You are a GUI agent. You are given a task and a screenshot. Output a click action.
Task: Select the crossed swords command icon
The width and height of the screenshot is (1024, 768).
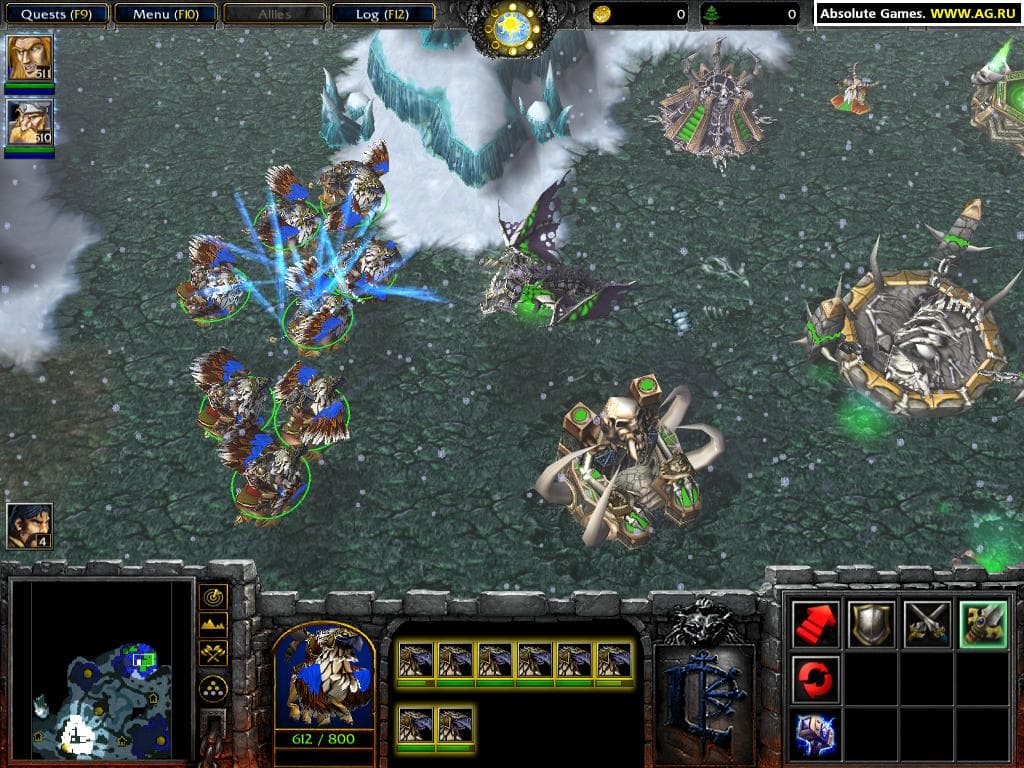click(x=927, y=625)
